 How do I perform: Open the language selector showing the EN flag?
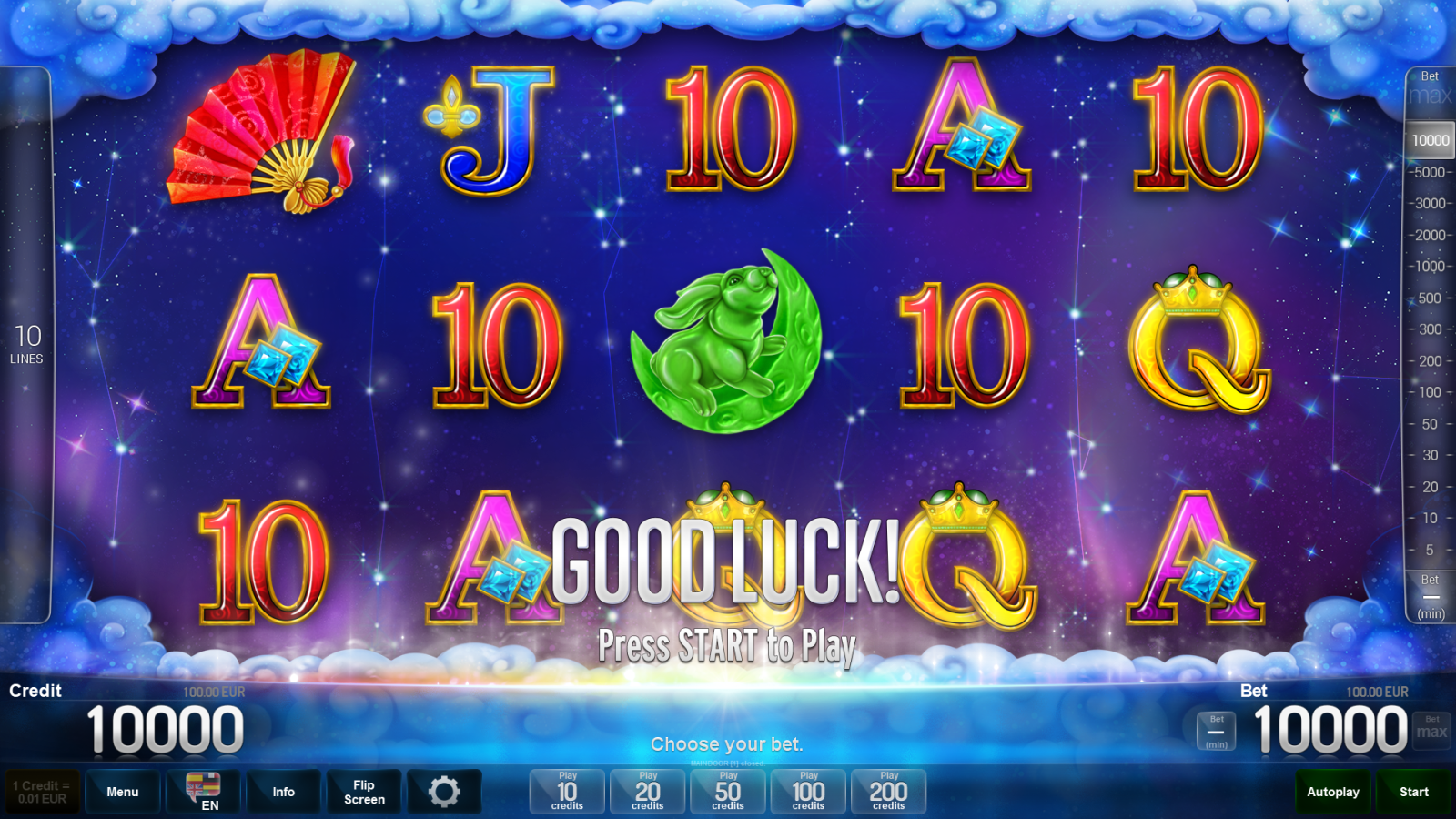pyautogui.click(x=204, y=792)
